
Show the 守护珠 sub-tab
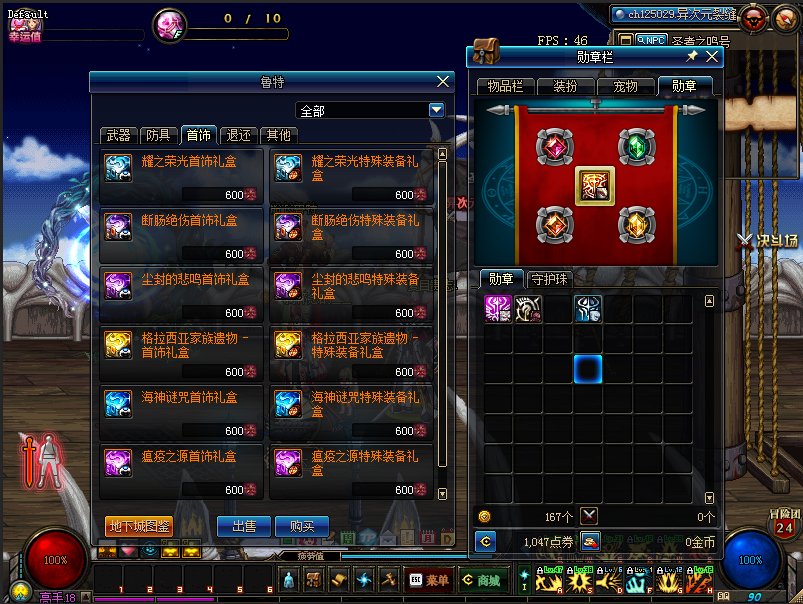point(551,279)
